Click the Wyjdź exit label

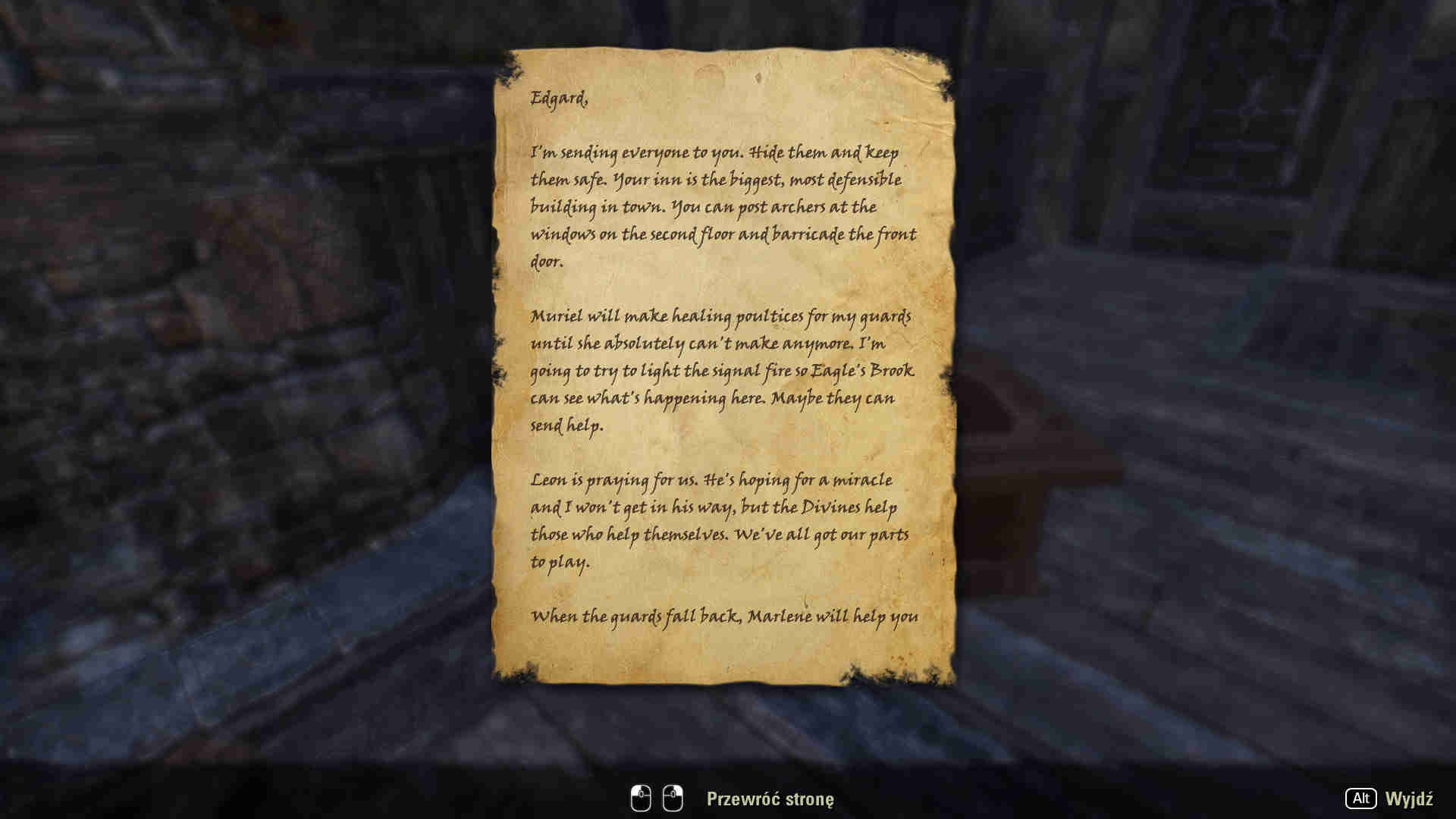1408,799
